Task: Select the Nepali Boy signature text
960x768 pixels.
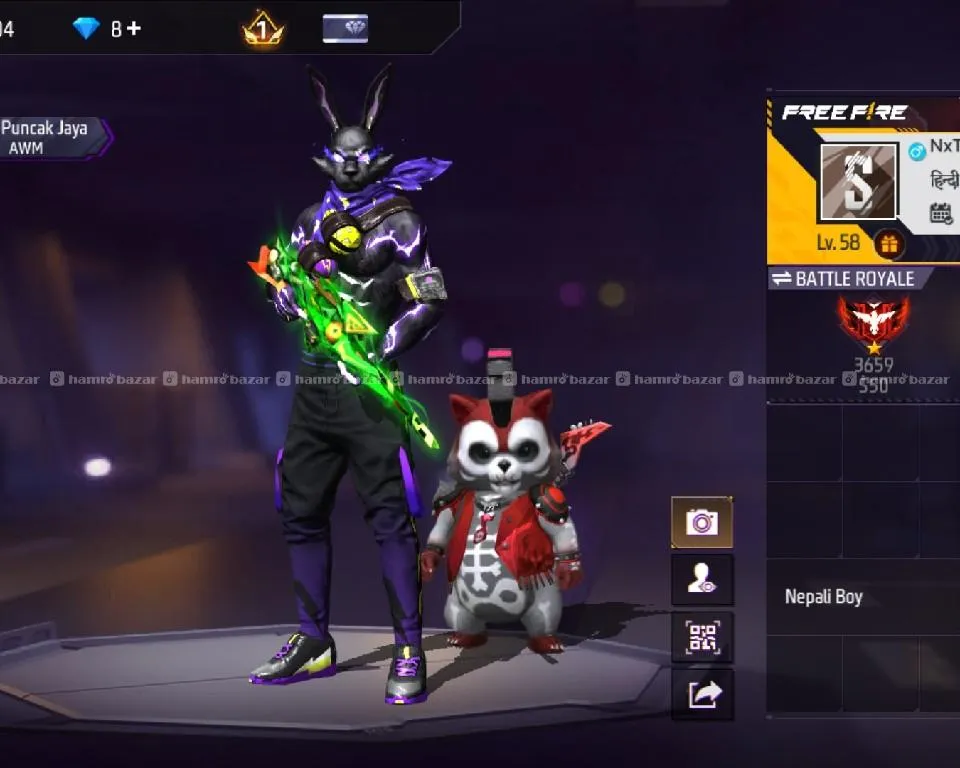Action: point(823,597)
